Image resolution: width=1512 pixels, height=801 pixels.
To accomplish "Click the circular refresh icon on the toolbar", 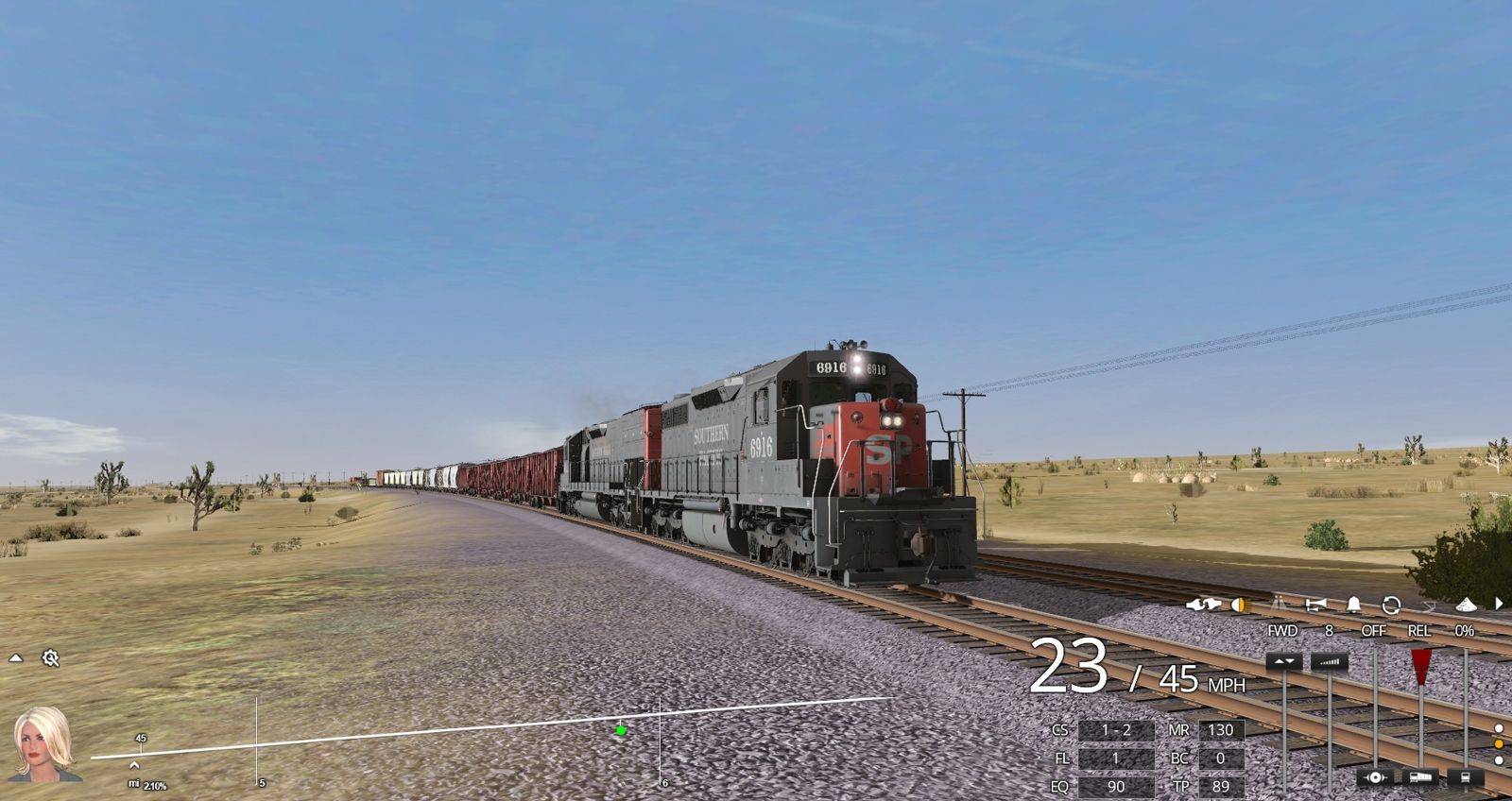I will tap(1391, 605).
